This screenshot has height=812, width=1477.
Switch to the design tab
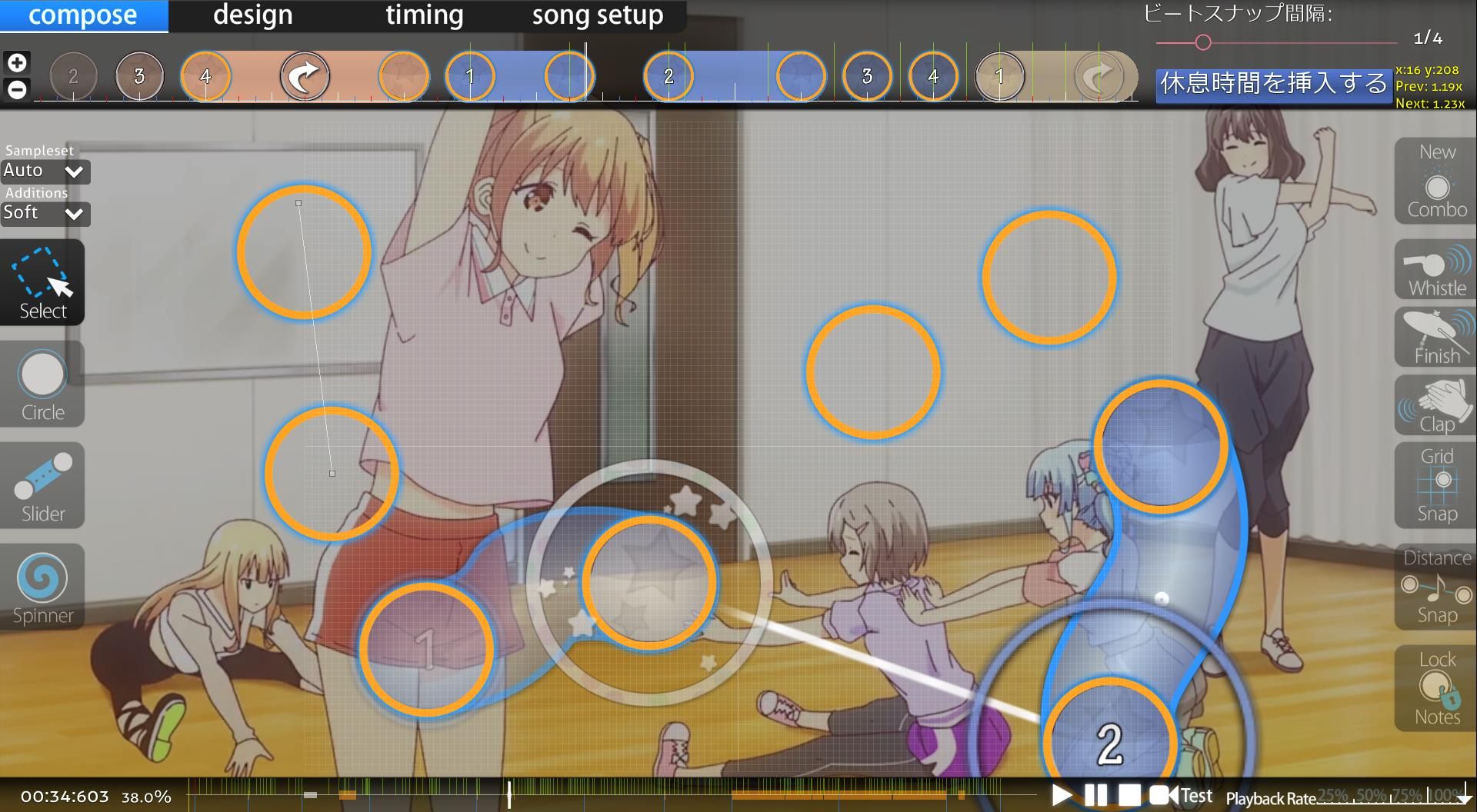252,15
